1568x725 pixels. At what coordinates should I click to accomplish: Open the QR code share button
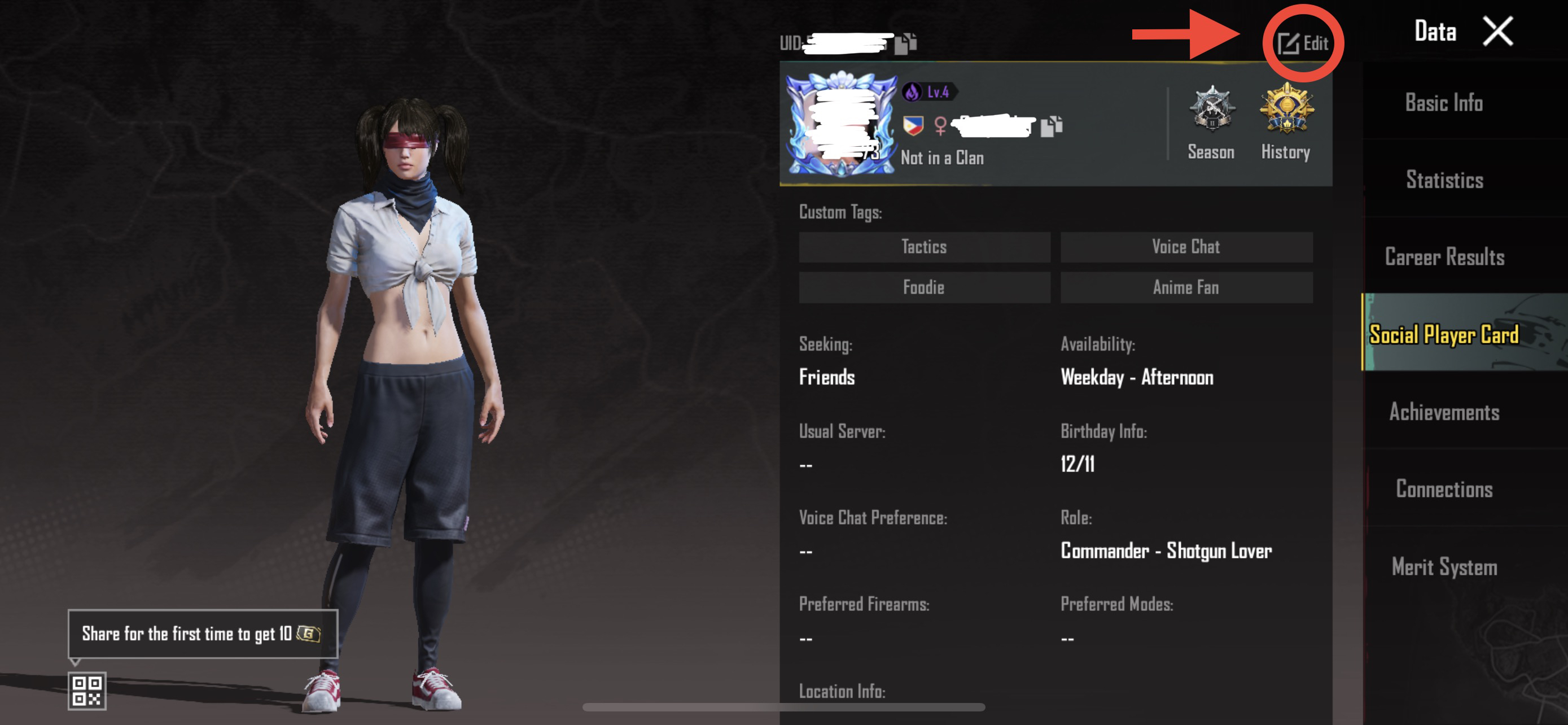tap(87, 691)
